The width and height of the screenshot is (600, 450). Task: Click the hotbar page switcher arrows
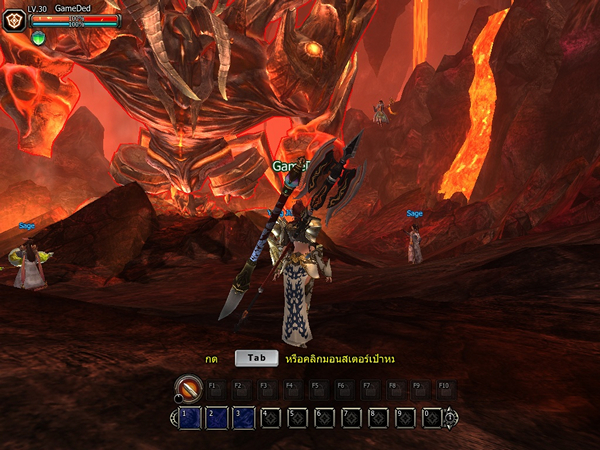[x=450, y=417]
